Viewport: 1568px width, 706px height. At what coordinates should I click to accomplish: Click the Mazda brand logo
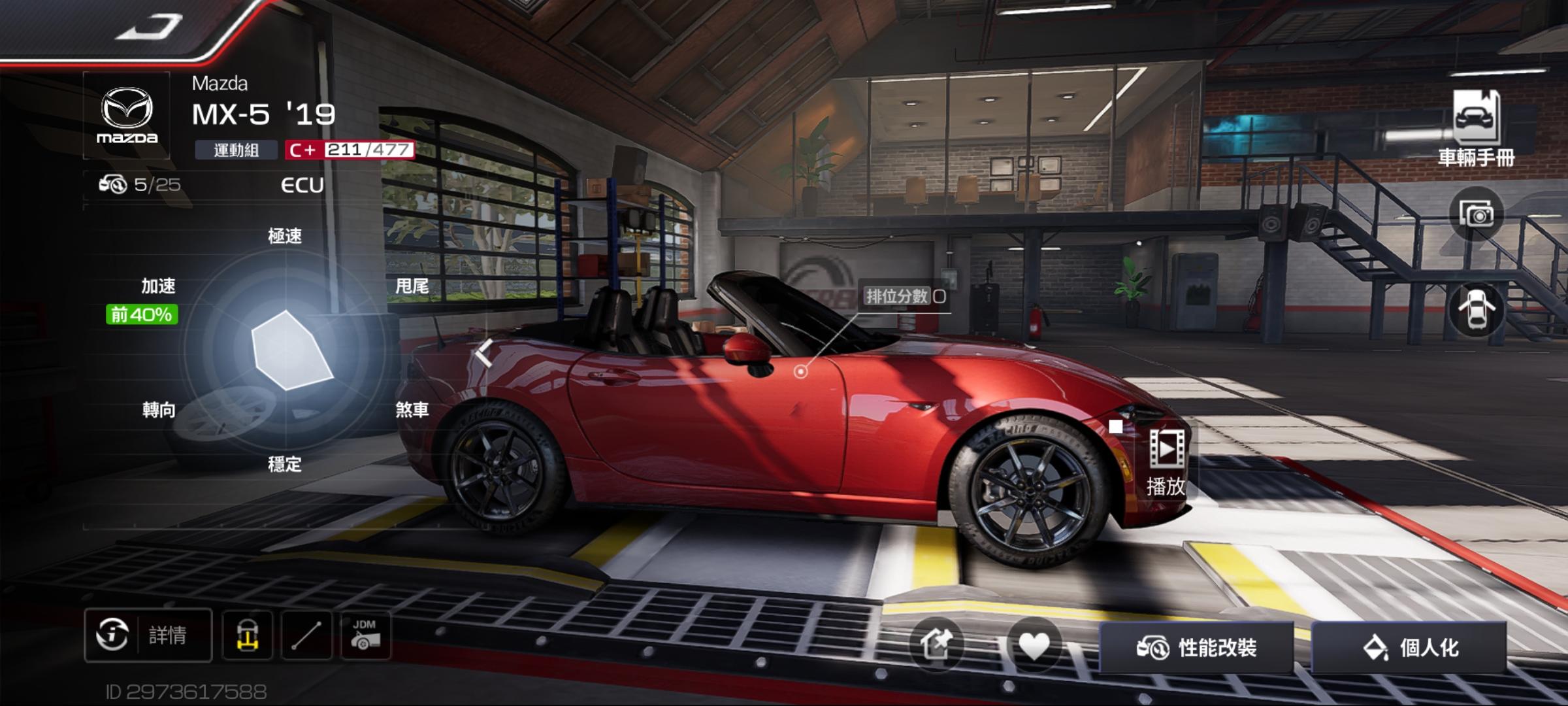pyautogui.click(x=127, y=116)
